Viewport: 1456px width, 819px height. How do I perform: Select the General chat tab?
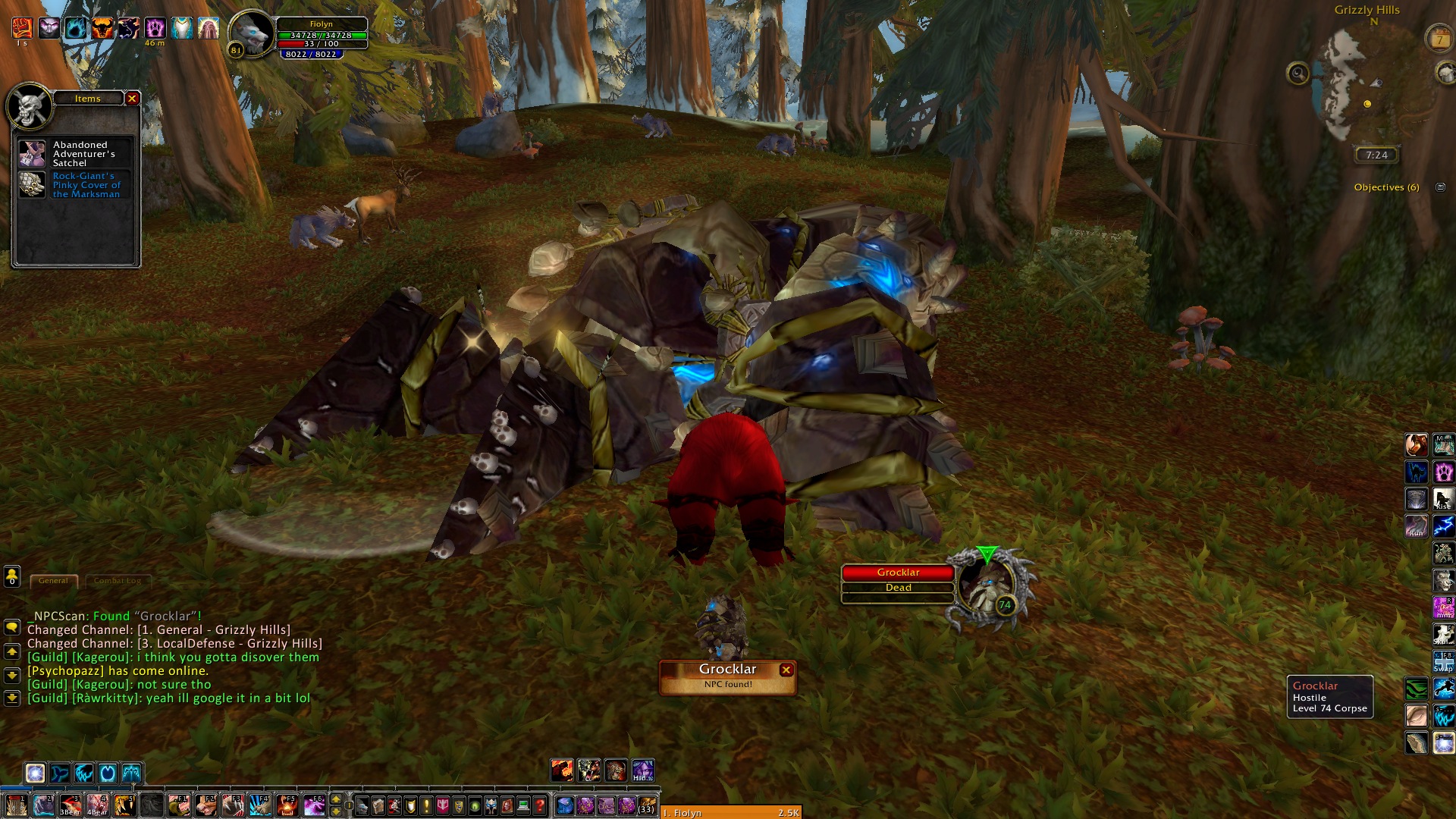coord(53,581)
